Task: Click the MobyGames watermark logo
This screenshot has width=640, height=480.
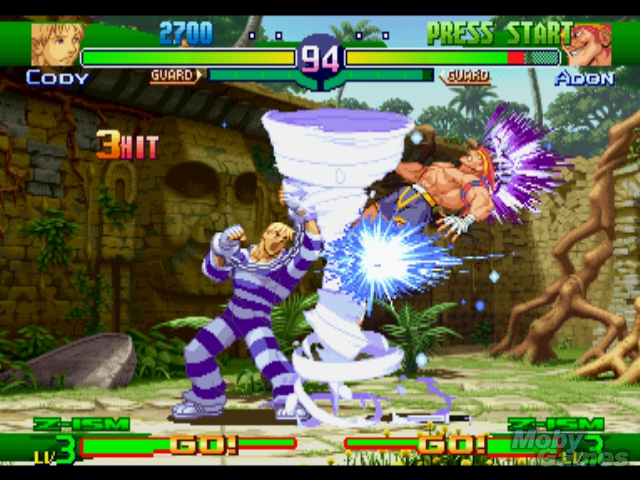Action: coord(570,447)
